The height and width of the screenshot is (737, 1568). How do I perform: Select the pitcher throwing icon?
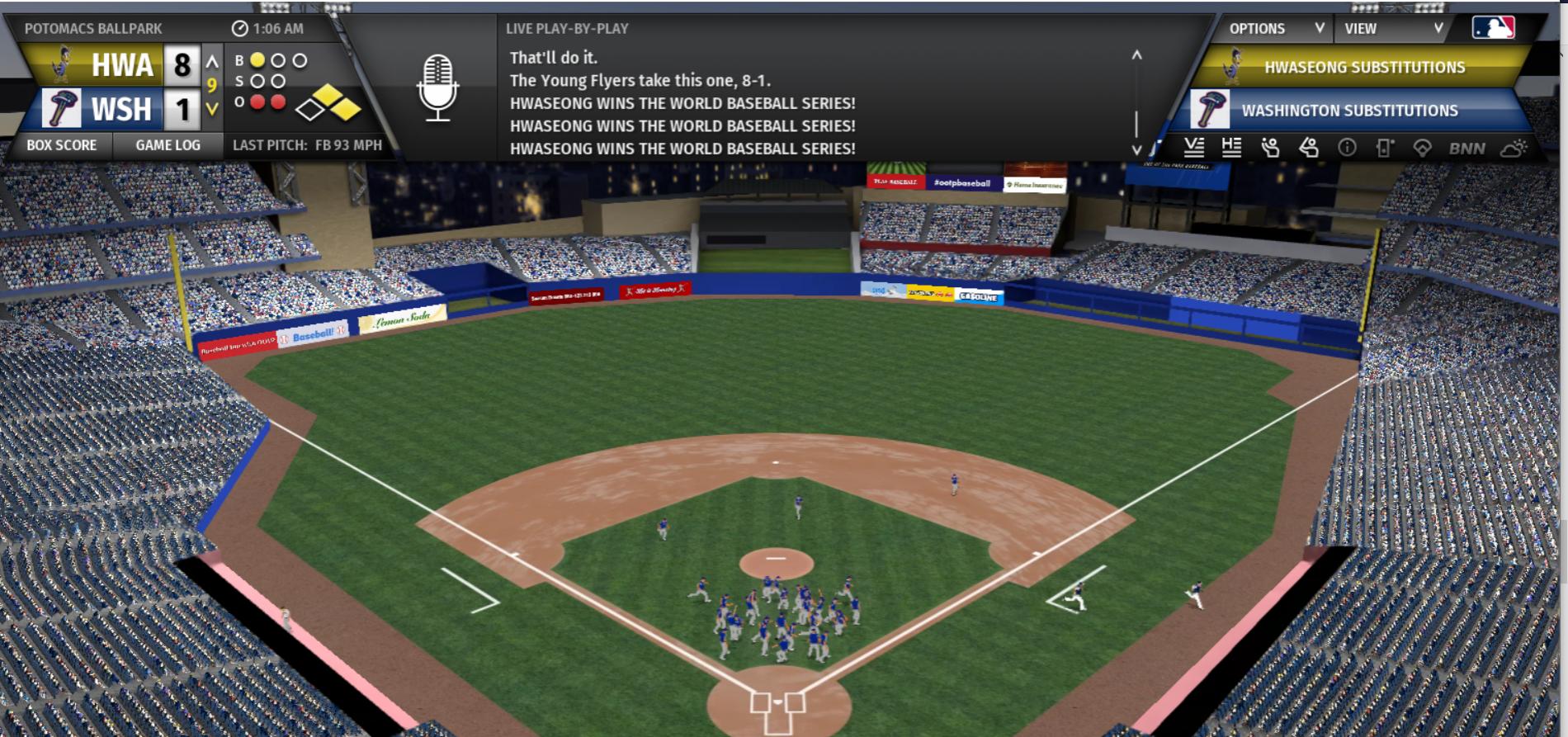point(1270,148)
